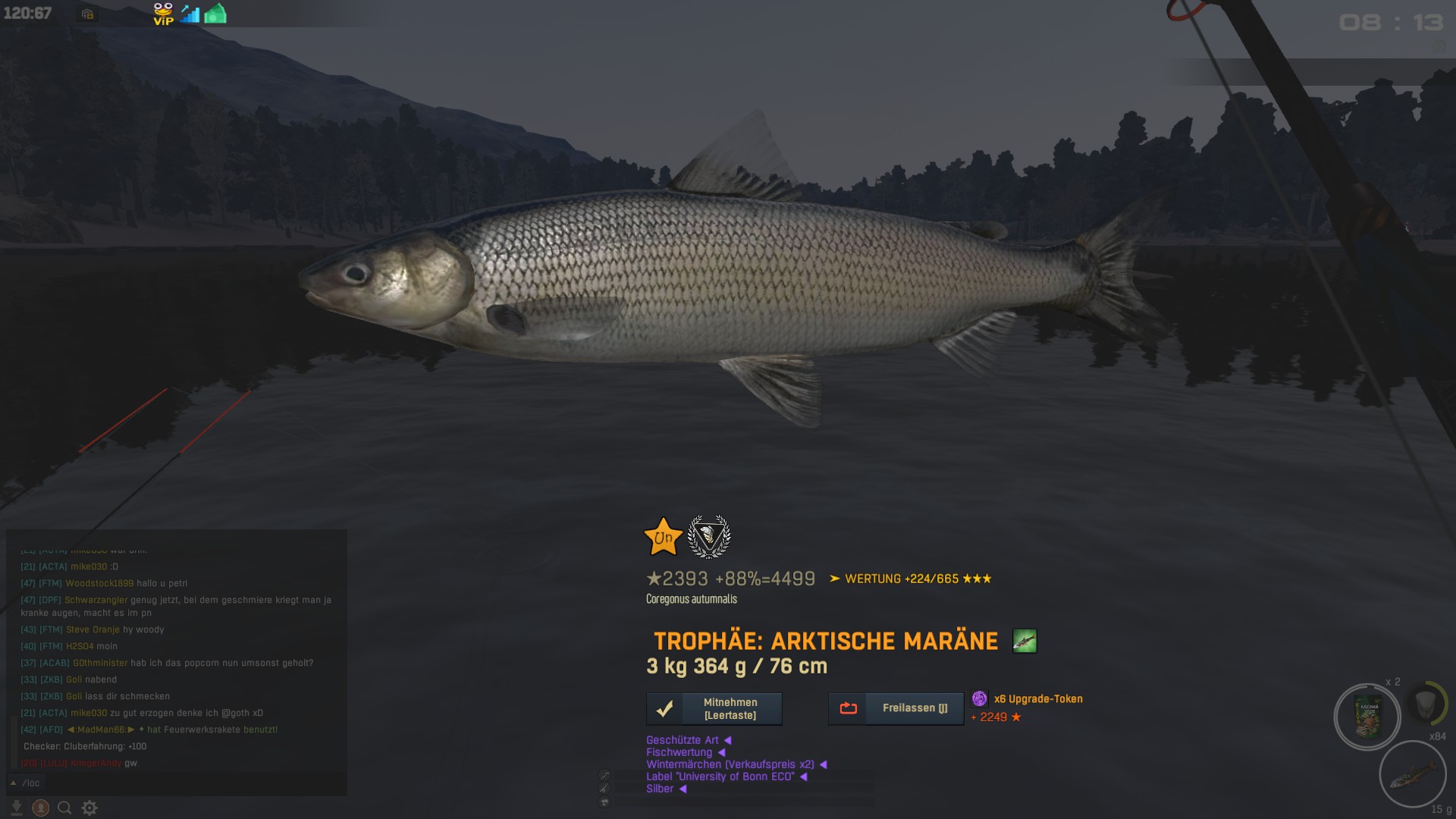Search the chat with the magnifier icon
This screenshot has width=1456, height=819.
(x=65, y=808)
